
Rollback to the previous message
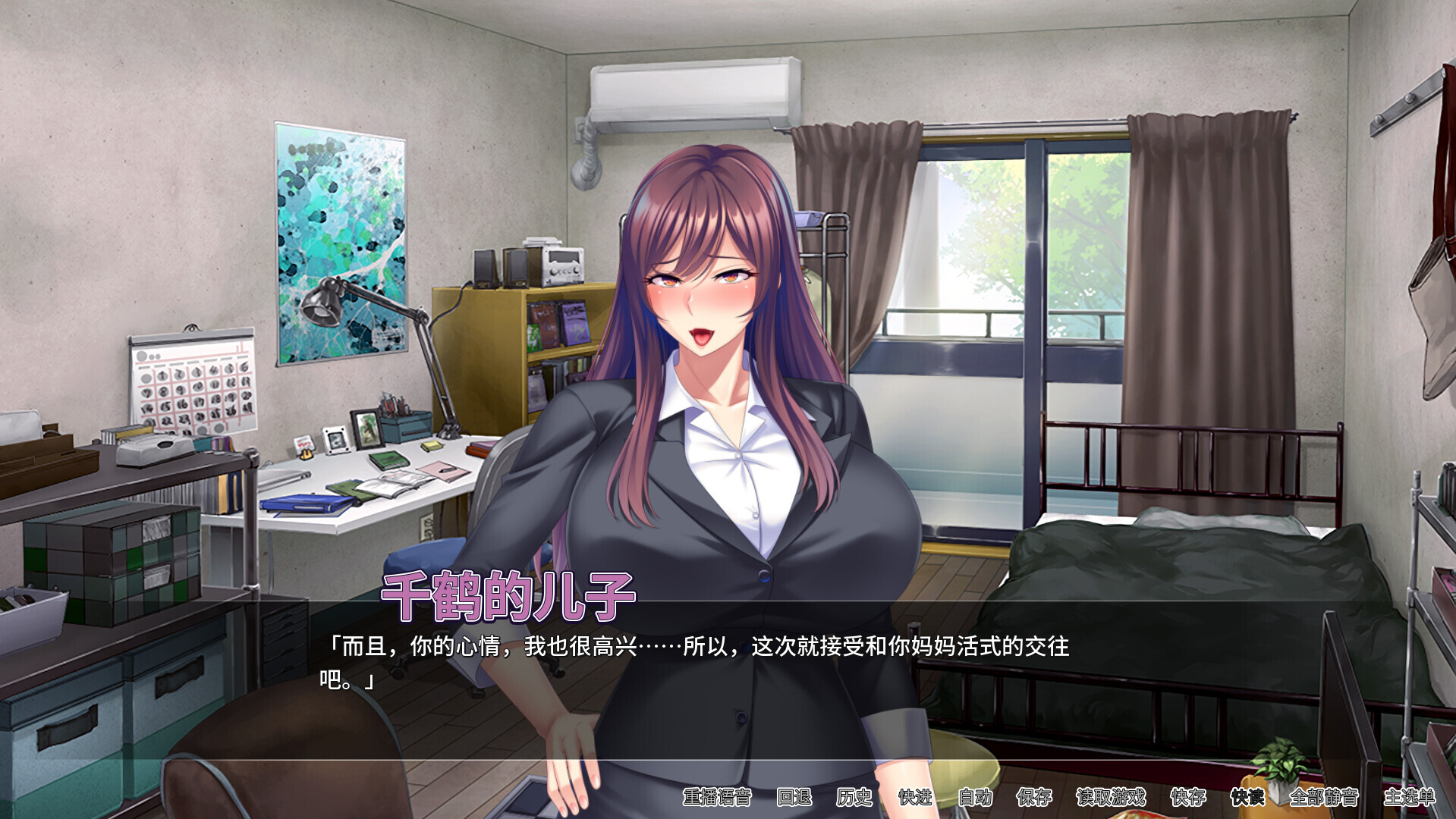tap(794, 798)
